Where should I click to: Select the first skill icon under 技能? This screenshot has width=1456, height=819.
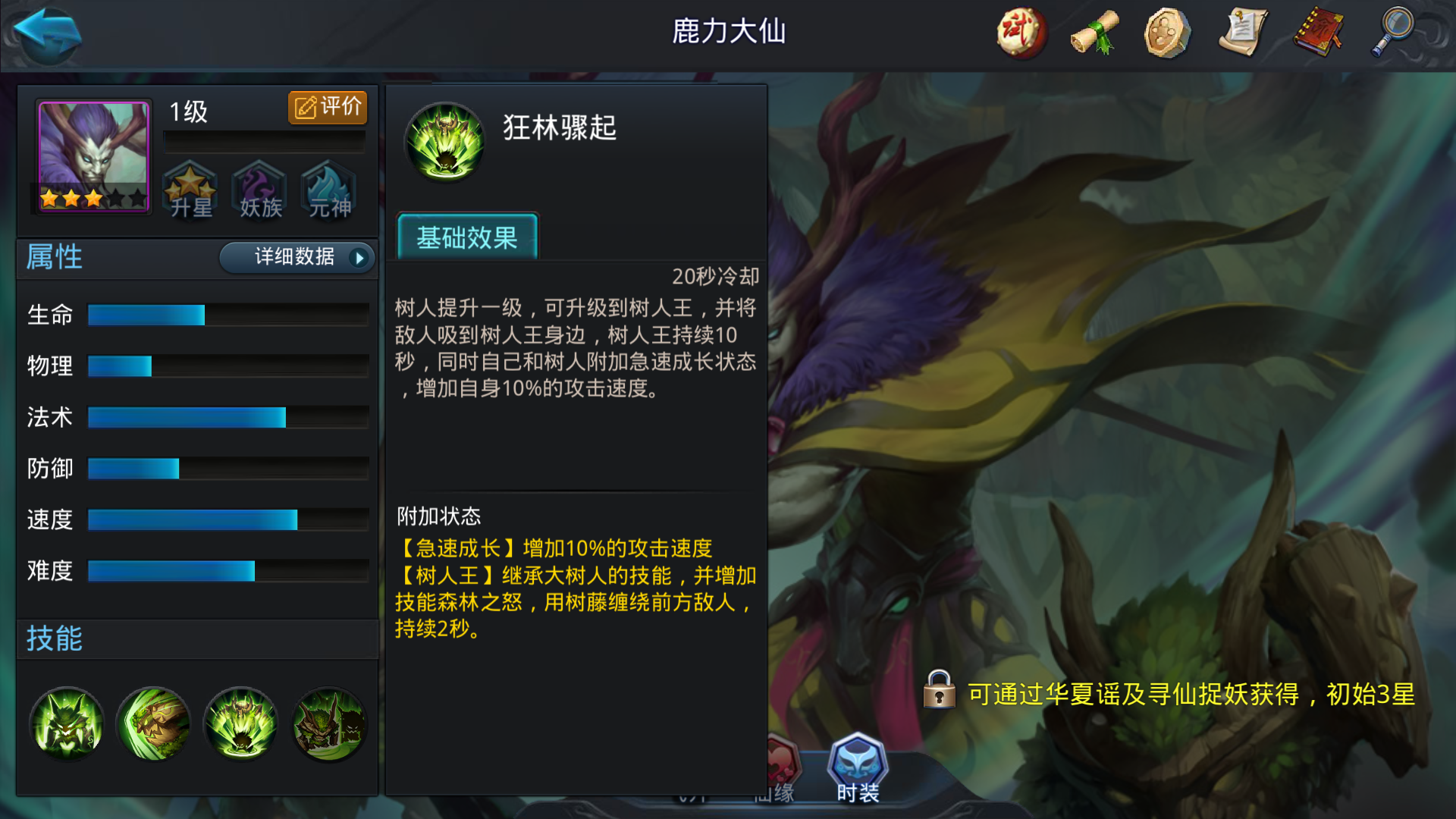67,724
